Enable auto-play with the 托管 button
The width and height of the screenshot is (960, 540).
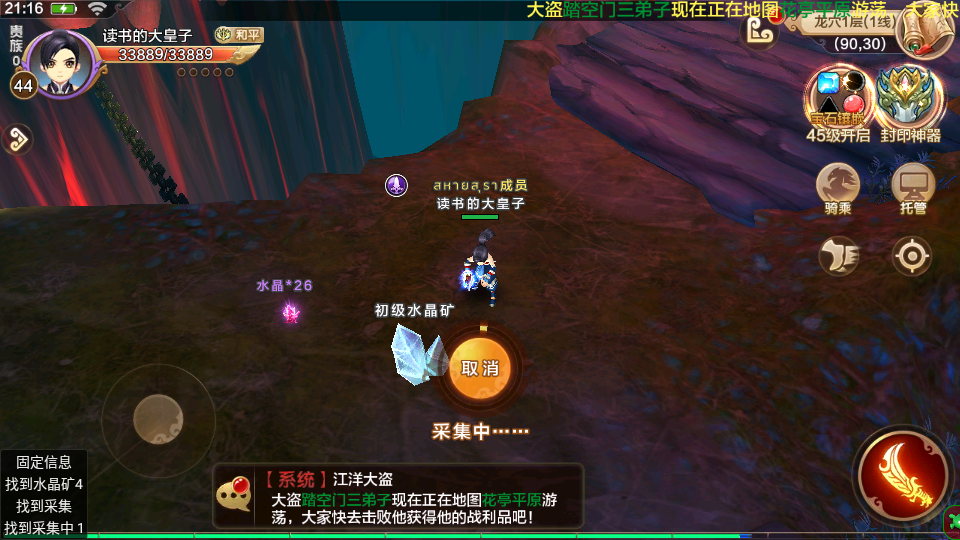(912, 186)
